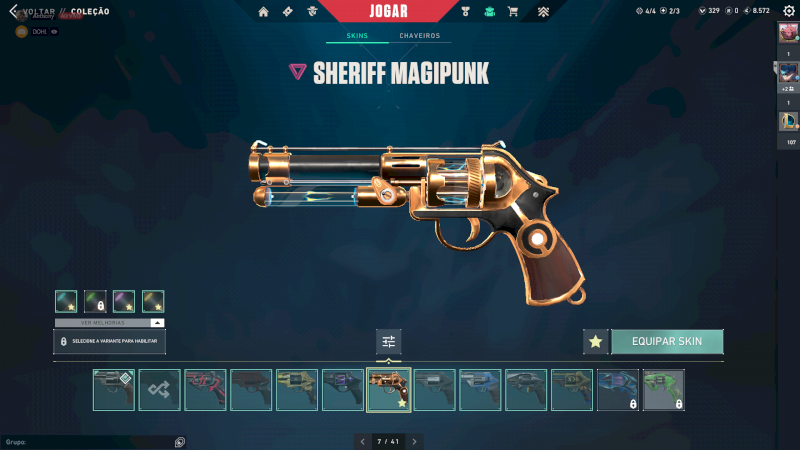Collapse the Ver Melhorias panel
The image size is (800, 450).
[157, 323]
